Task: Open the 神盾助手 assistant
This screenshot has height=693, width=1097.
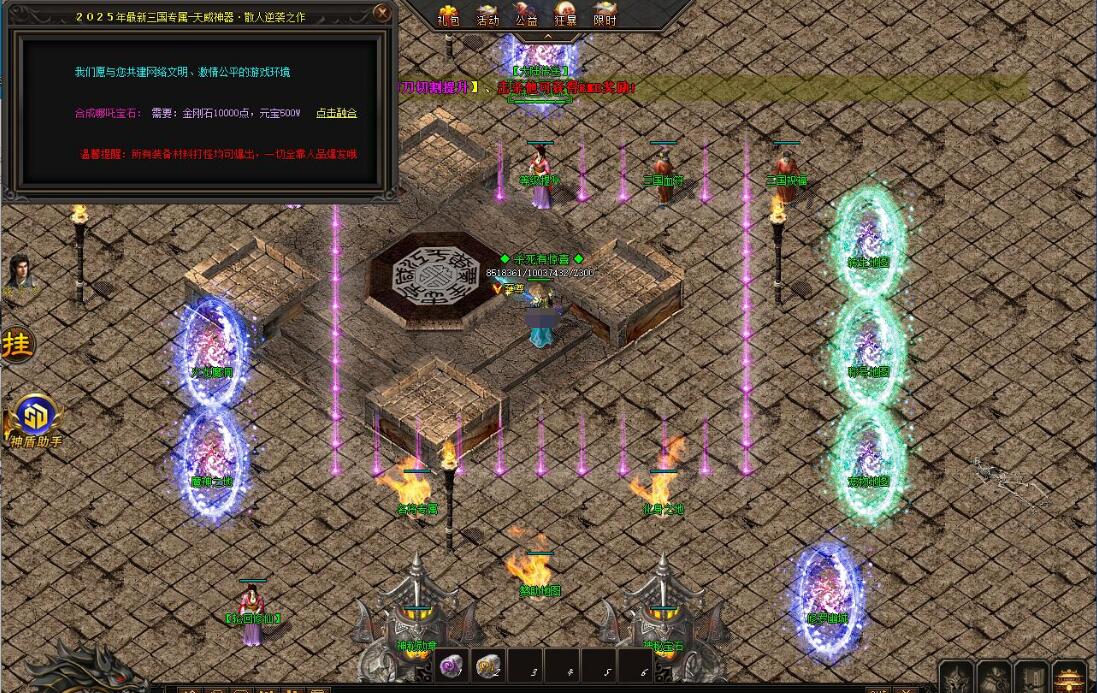Action: 34,418
